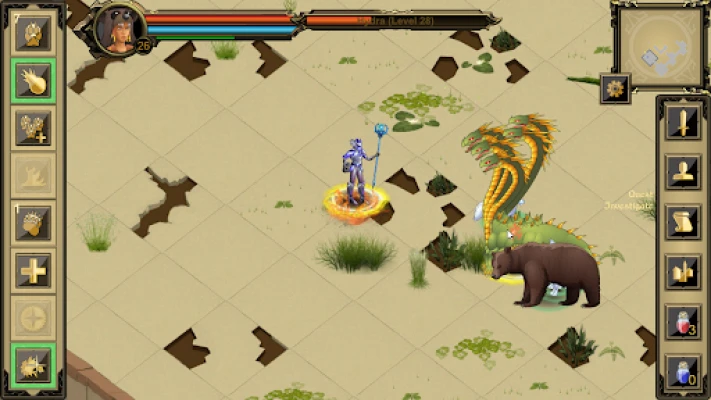Activate the bottom green-highlighted burst skill

tap(33, 366)
